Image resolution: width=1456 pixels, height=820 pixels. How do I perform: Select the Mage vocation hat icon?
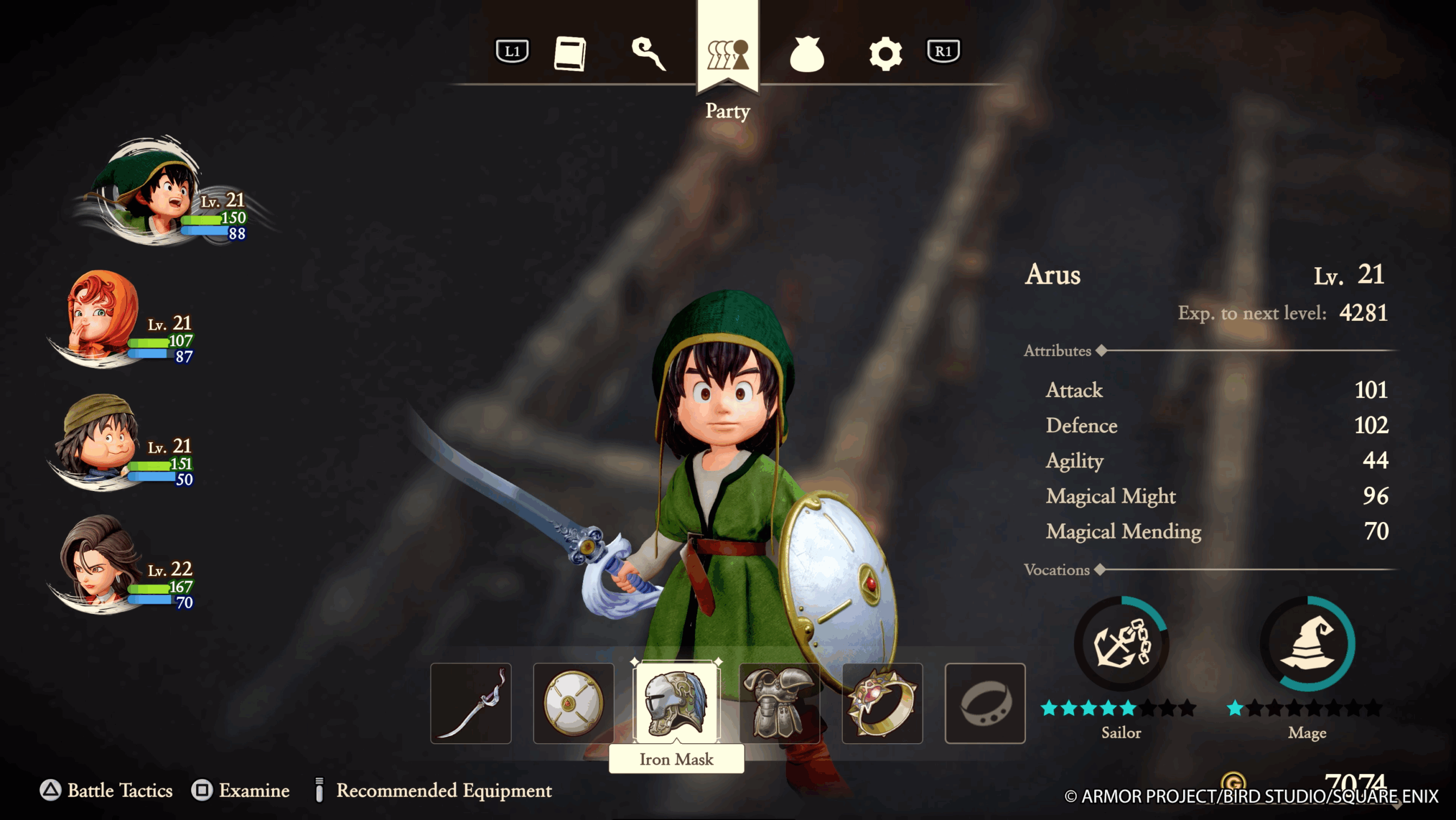coord(1308,644)
